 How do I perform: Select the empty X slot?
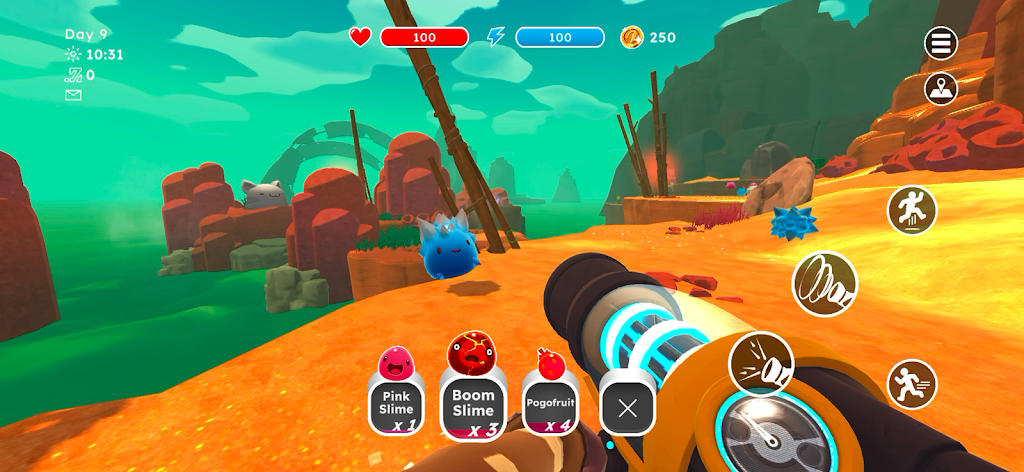(x=627, y=407)
